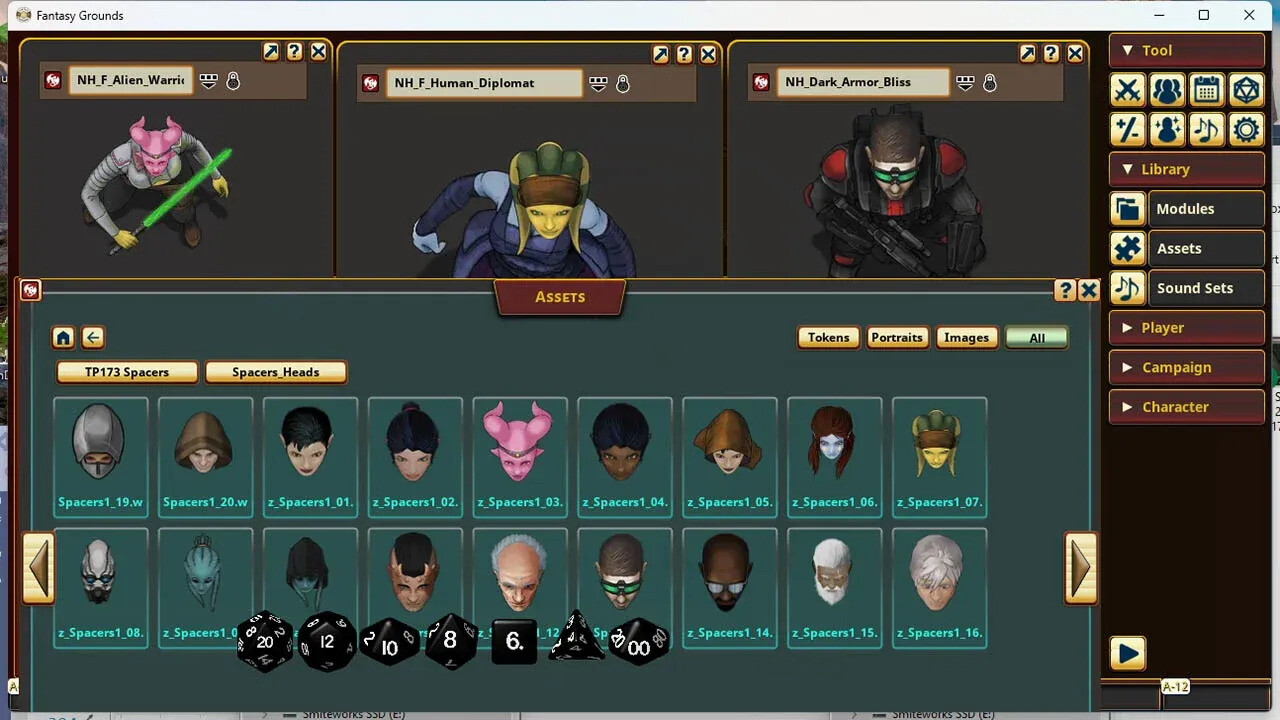Open the sound notes tool in the sidebar
Image resolution: width=1280 pixels, height=720 pixels.
[1207, 129]
